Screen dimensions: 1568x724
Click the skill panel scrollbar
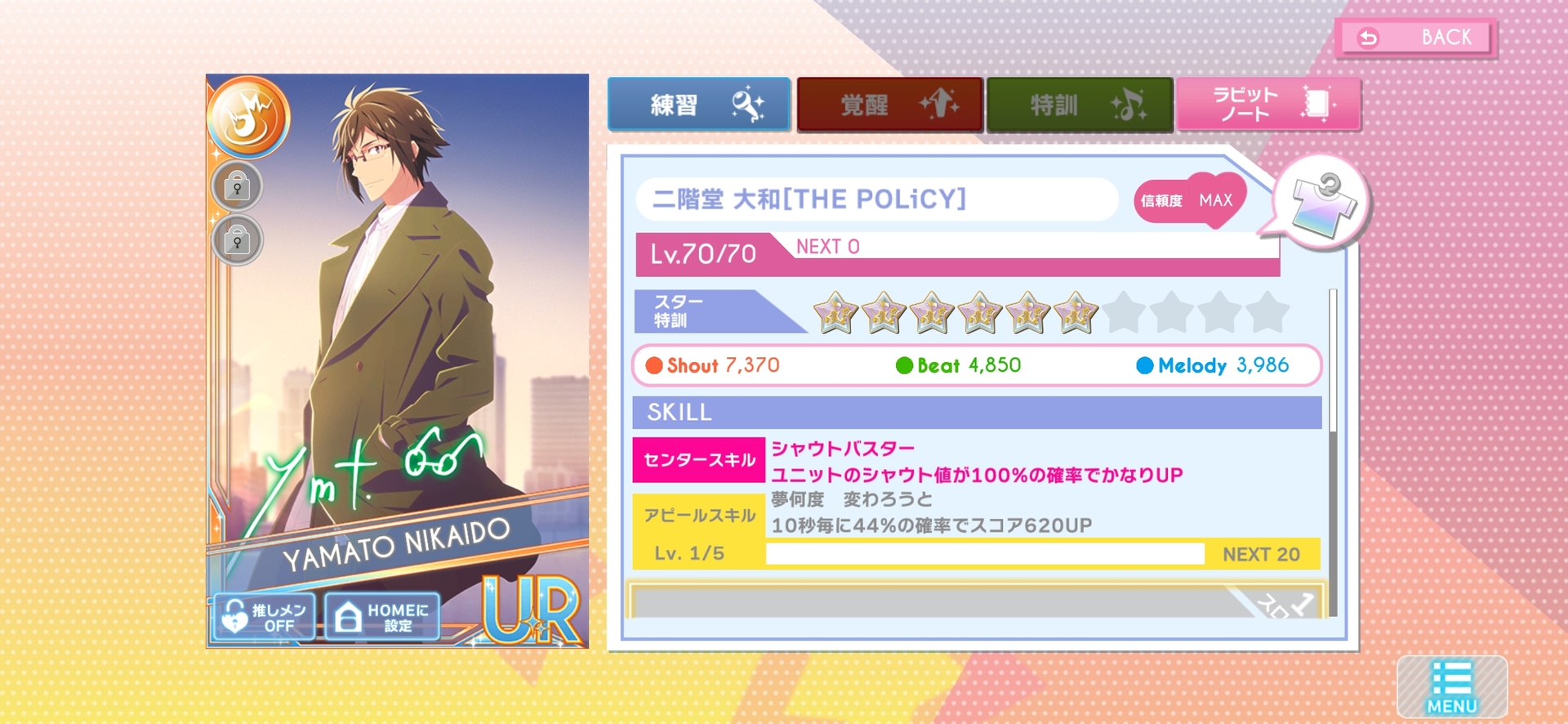click(1332, 449)
